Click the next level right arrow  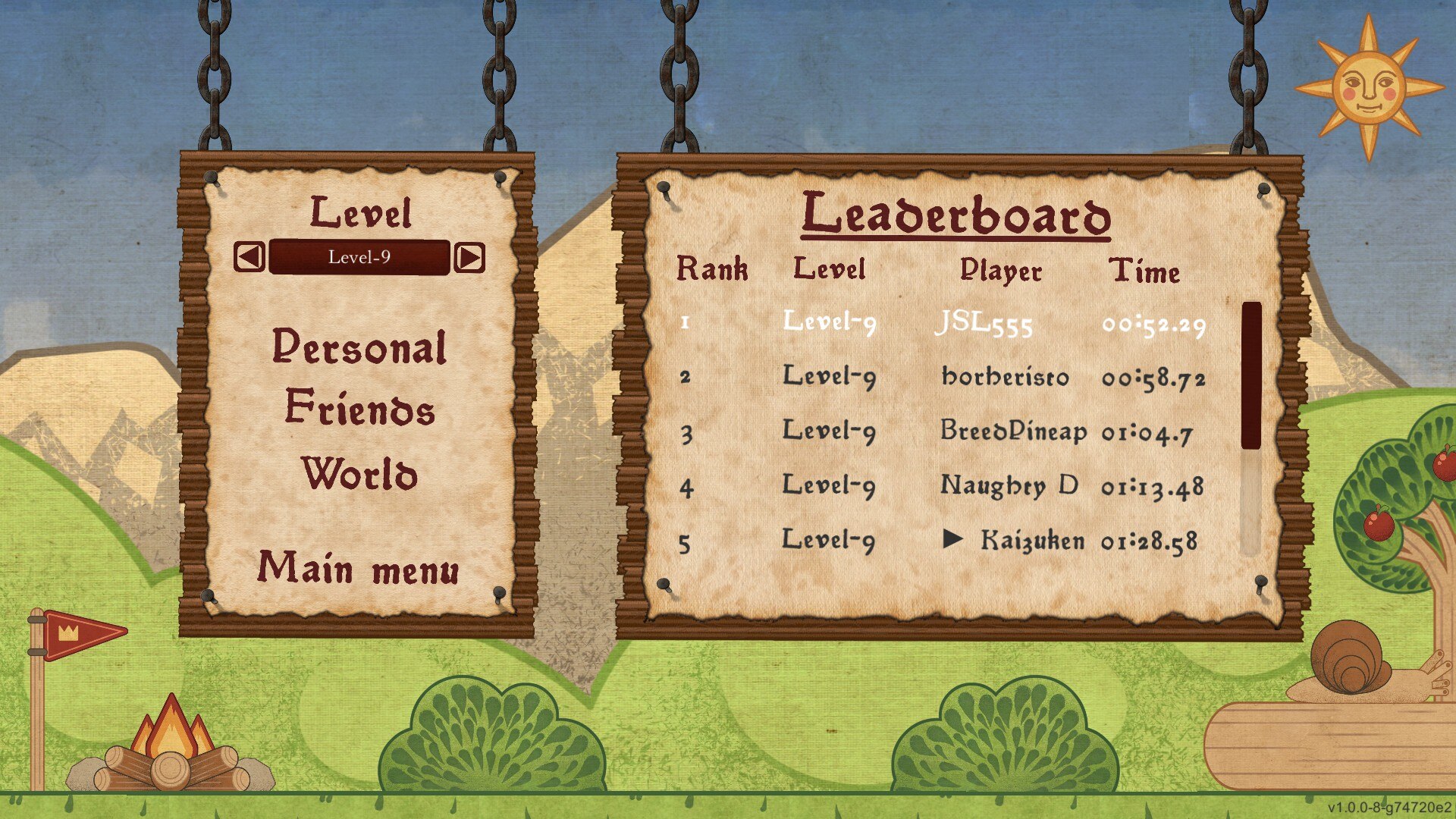pyautogui.click(x=469, y=258)
